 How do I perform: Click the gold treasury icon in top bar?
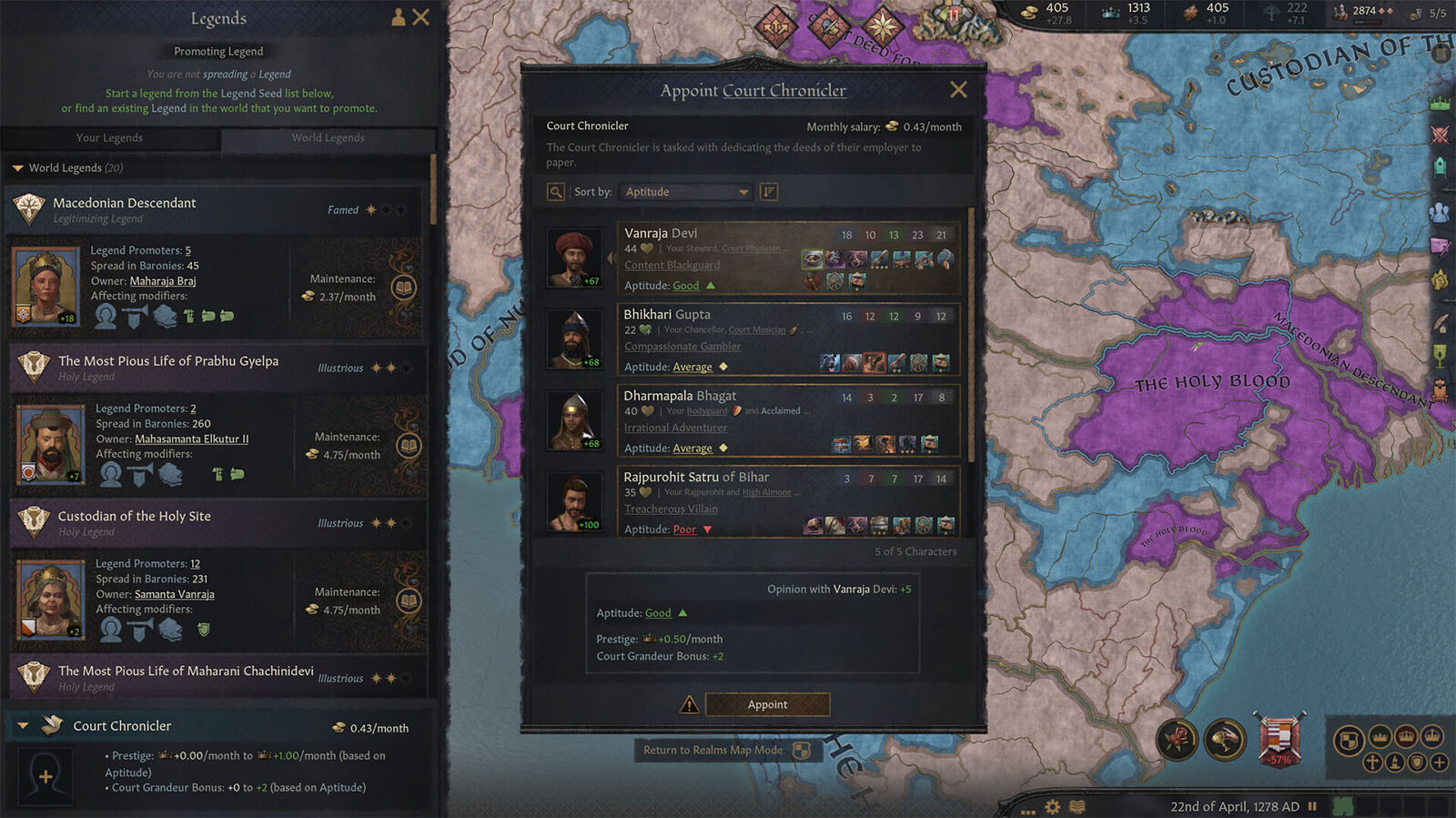1030,13
